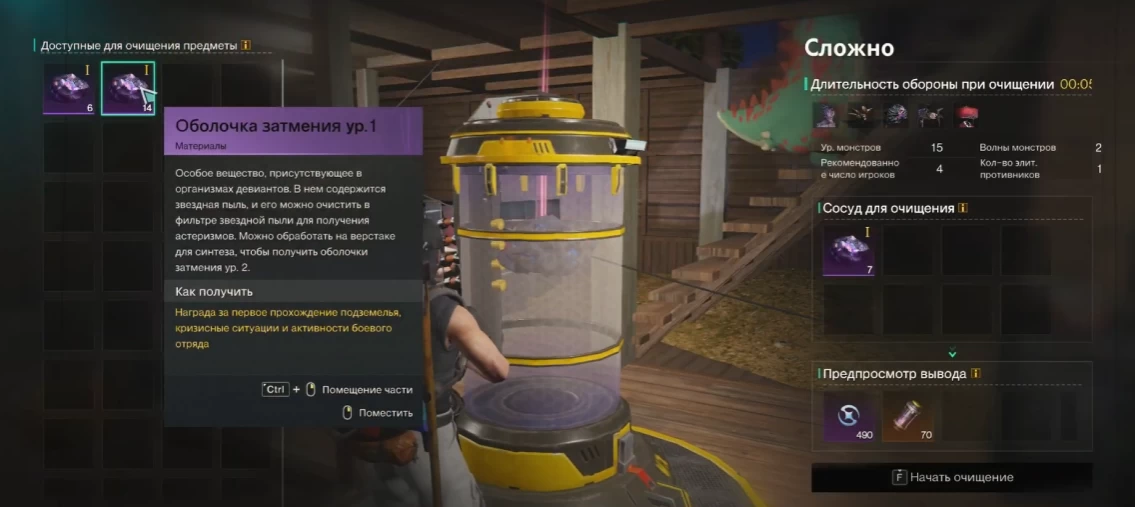
Task: Open info icon beside Сосуд для очищения
Action: (963, 209)
